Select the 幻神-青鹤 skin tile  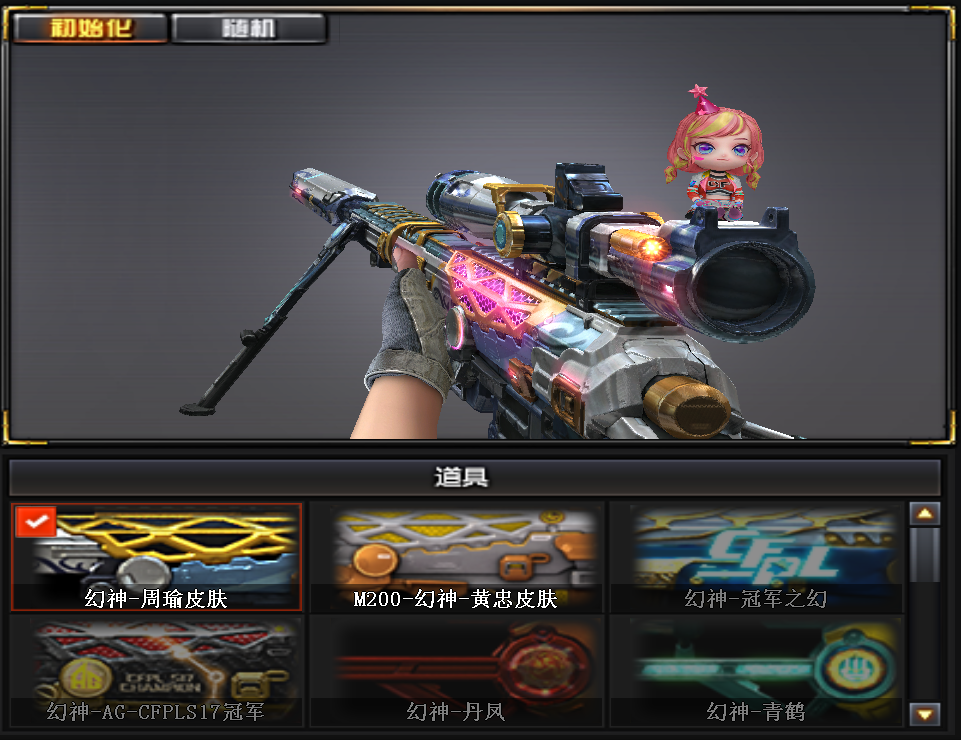[x=756, y=670]
